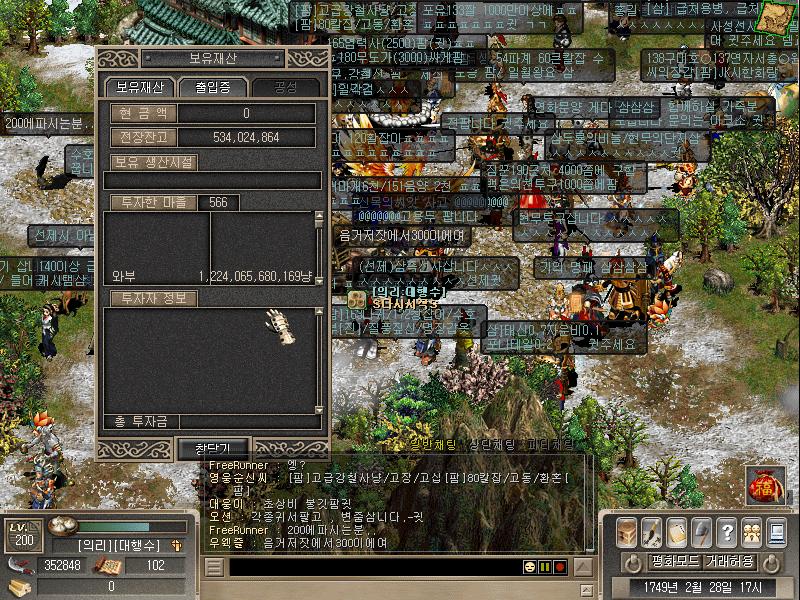Viewport: 800px width, 600px height.
Task: Open the chat list button left of input
Action: point(214,567)
